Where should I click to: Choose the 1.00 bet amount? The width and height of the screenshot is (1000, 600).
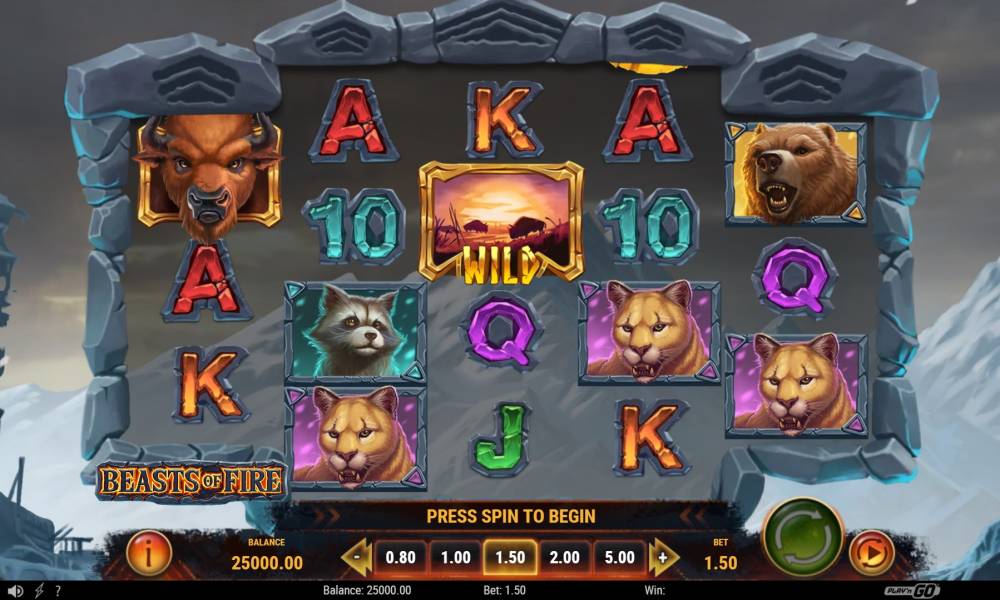click(455, 557)
